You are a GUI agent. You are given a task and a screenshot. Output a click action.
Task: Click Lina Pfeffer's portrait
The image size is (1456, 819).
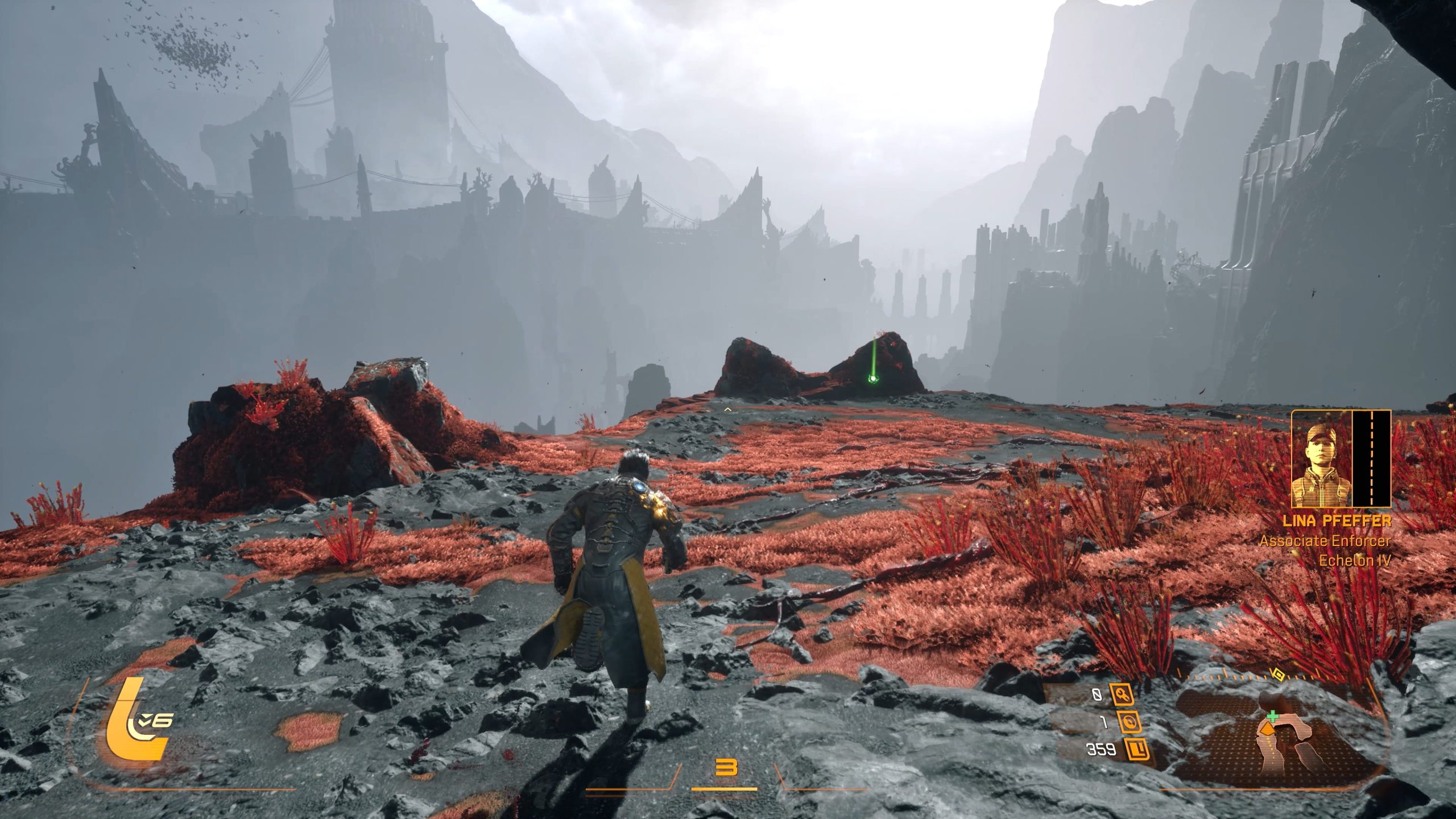(1321, 459)
